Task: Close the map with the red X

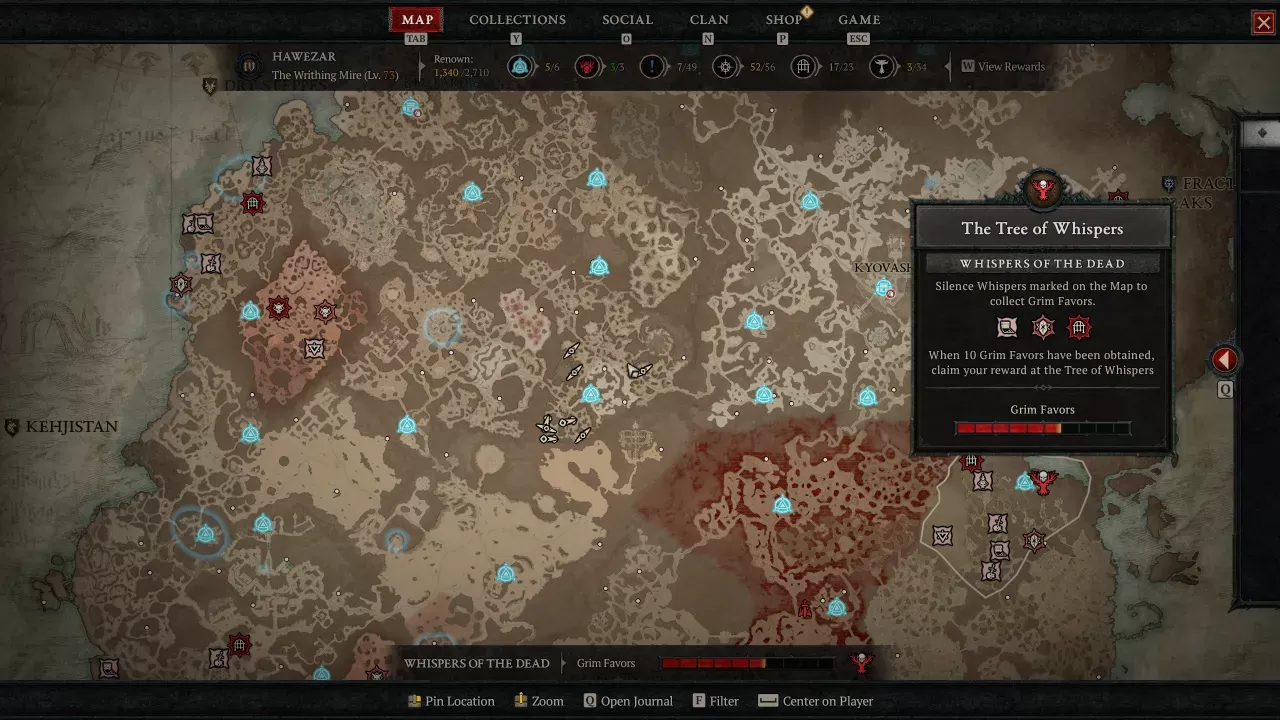Action: tap(1264, 22)
